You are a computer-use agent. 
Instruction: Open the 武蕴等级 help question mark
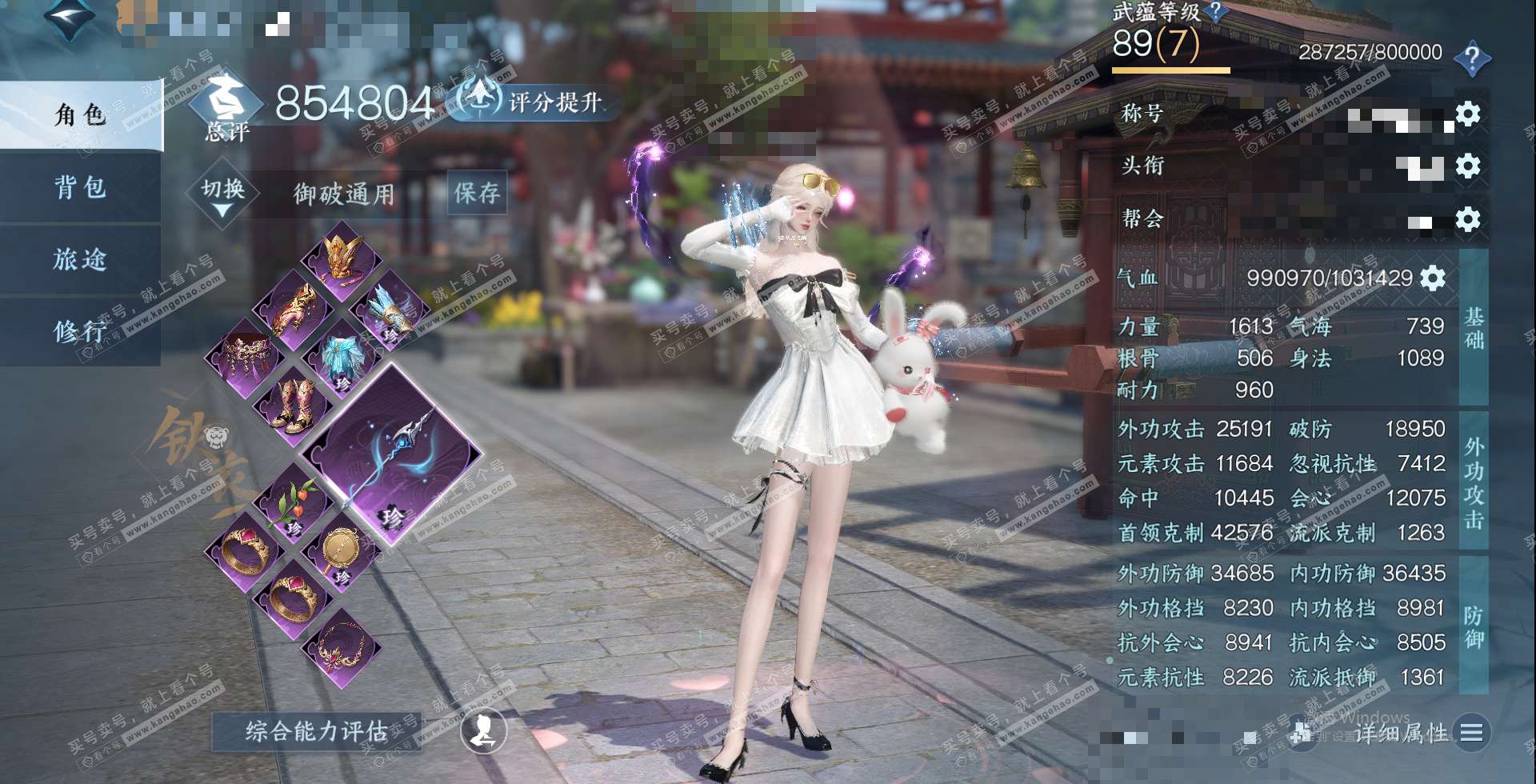pyautogui.click(x=1216, y=11)
